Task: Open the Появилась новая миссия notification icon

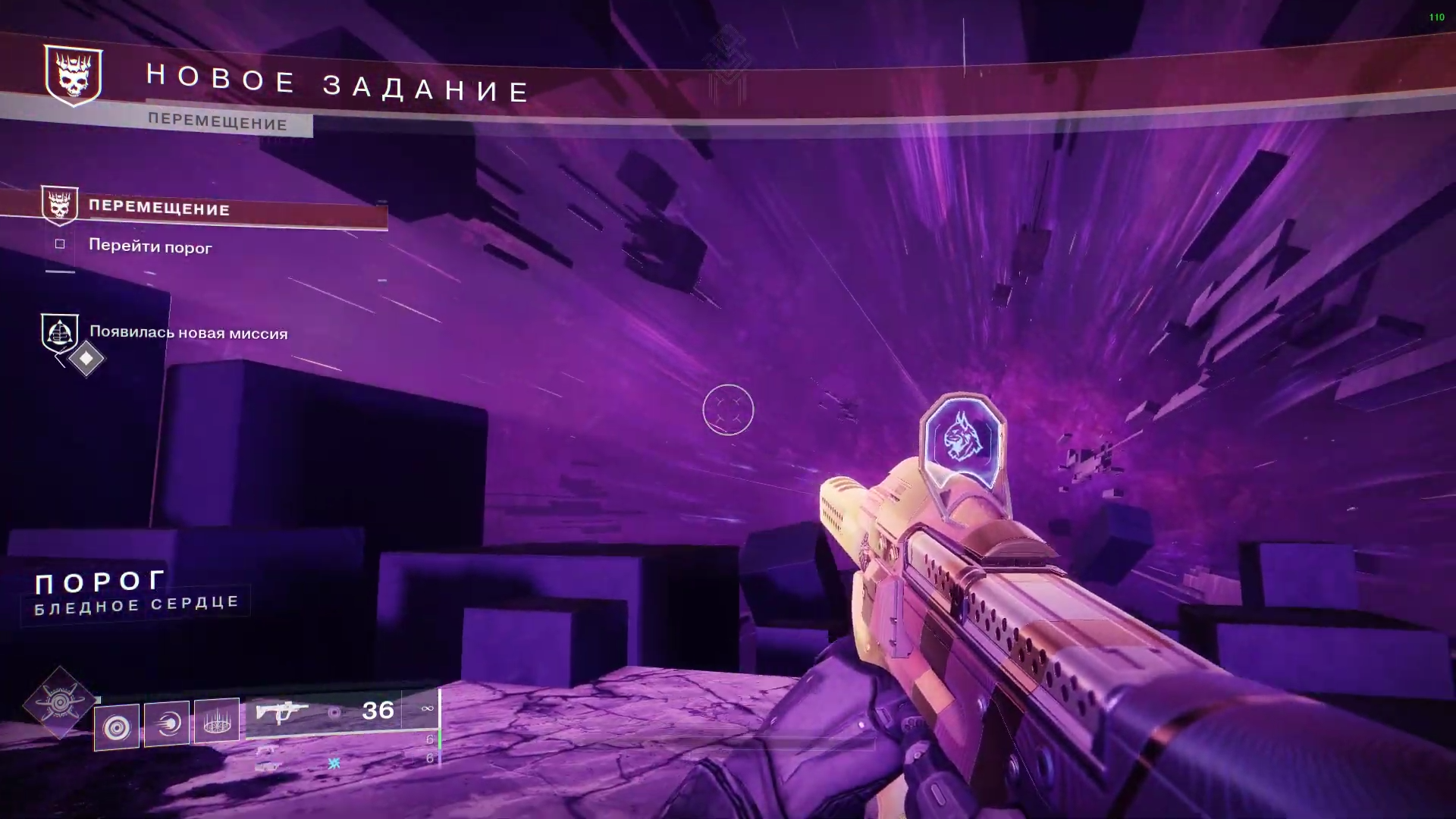Action: point(60,333)
